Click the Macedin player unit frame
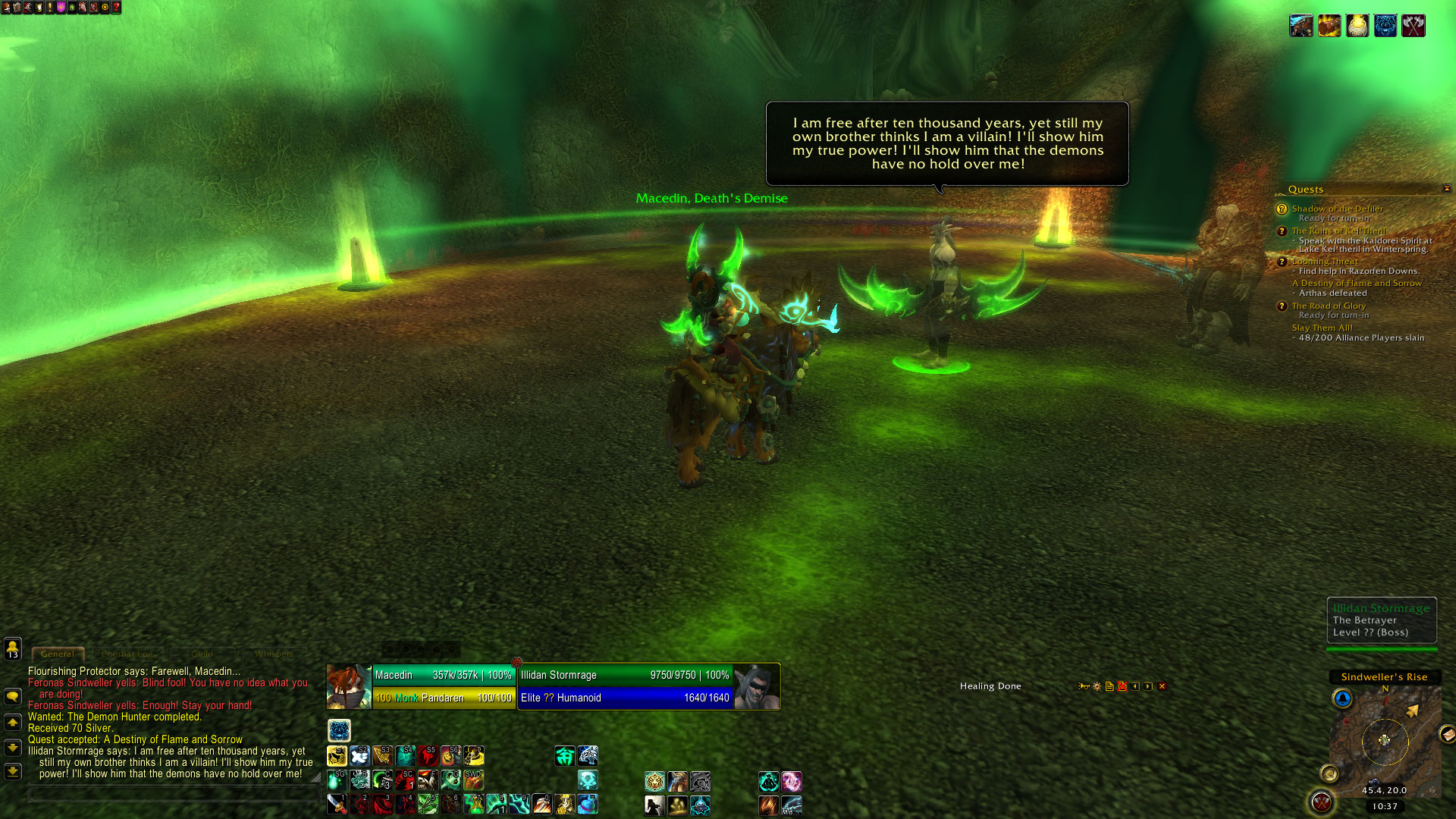Viewport: 1456px width, 819px height. [421, 686]
